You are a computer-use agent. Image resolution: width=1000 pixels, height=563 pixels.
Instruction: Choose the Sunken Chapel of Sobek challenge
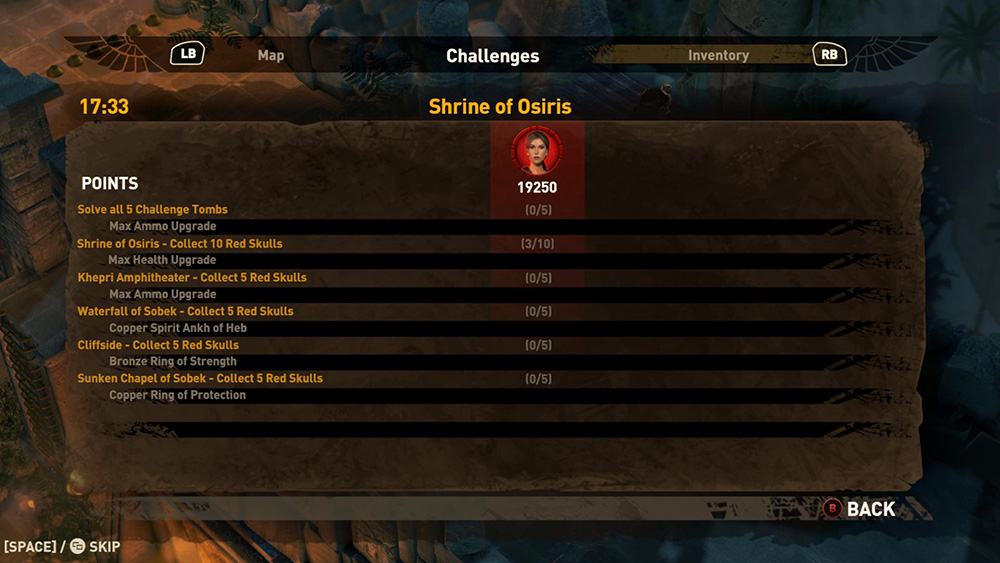pos(200,379)
